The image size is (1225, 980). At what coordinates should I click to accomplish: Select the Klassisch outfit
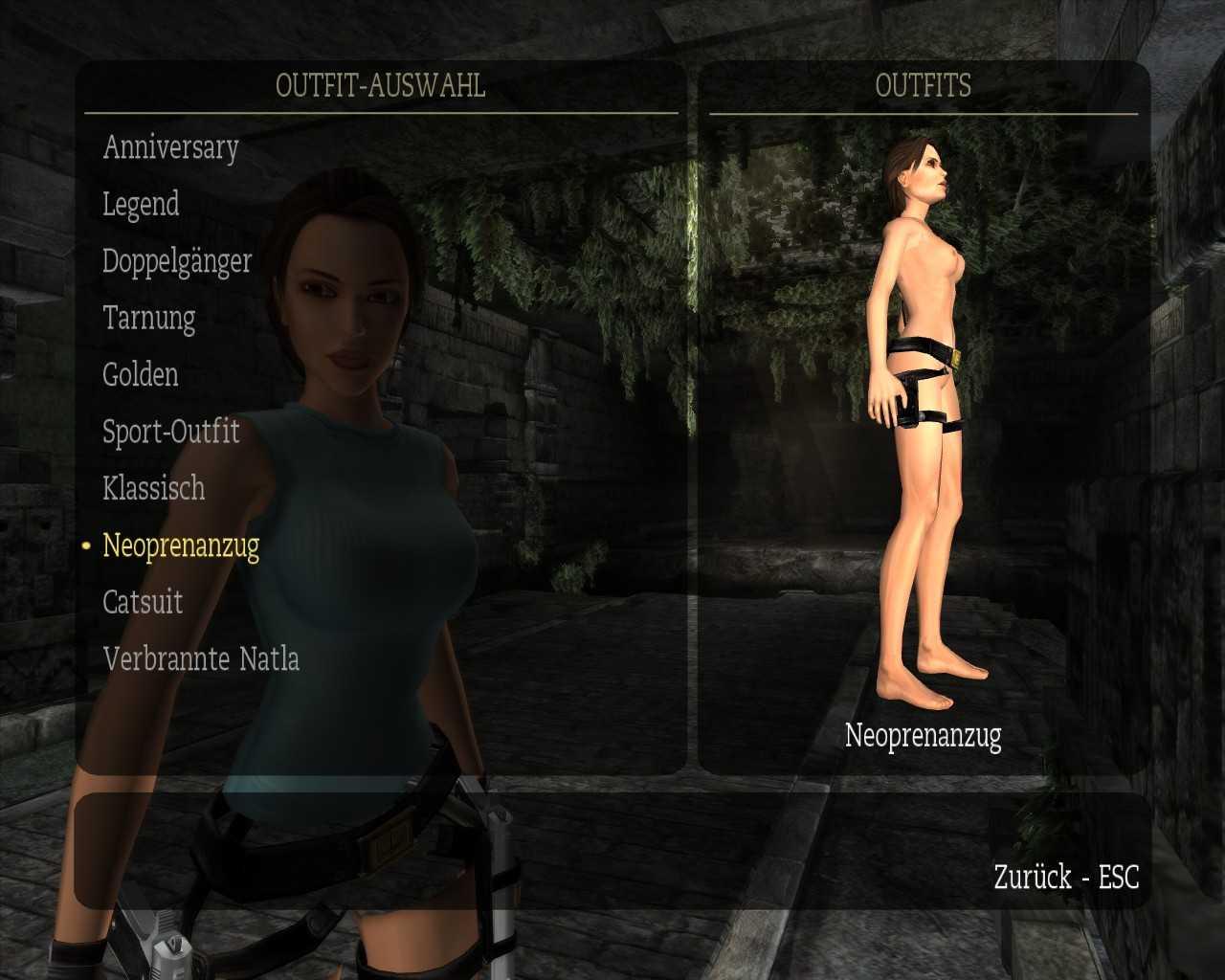click(x=153, y=488)
